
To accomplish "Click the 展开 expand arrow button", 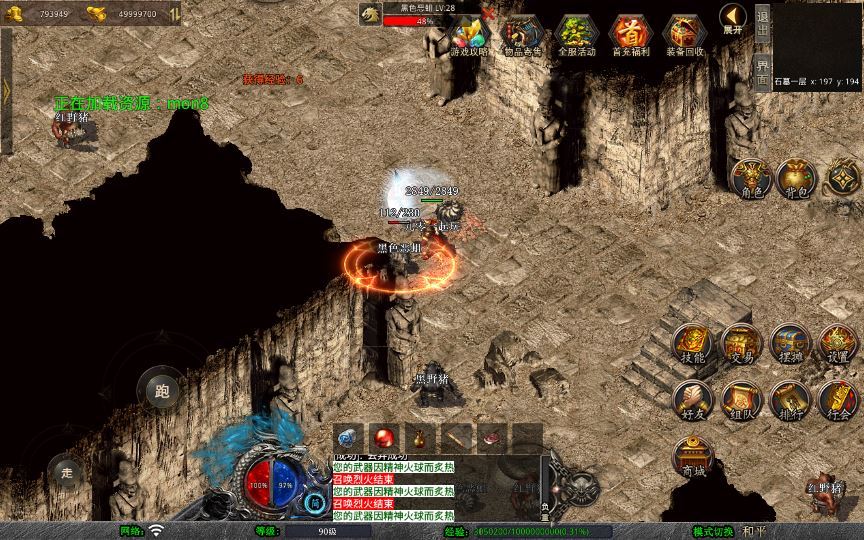I will tap(733, 20).
